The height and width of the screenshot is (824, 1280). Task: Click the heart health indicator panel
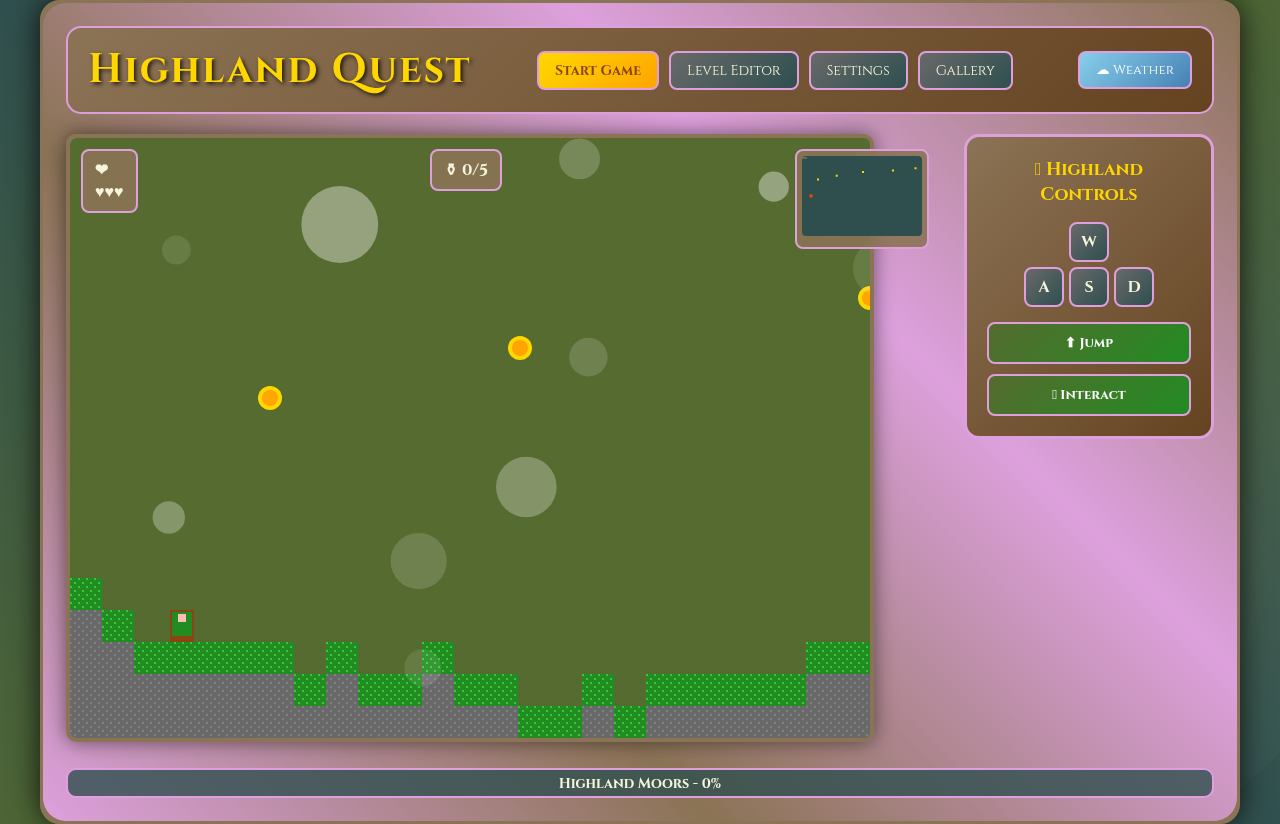[x=109, y=181]
